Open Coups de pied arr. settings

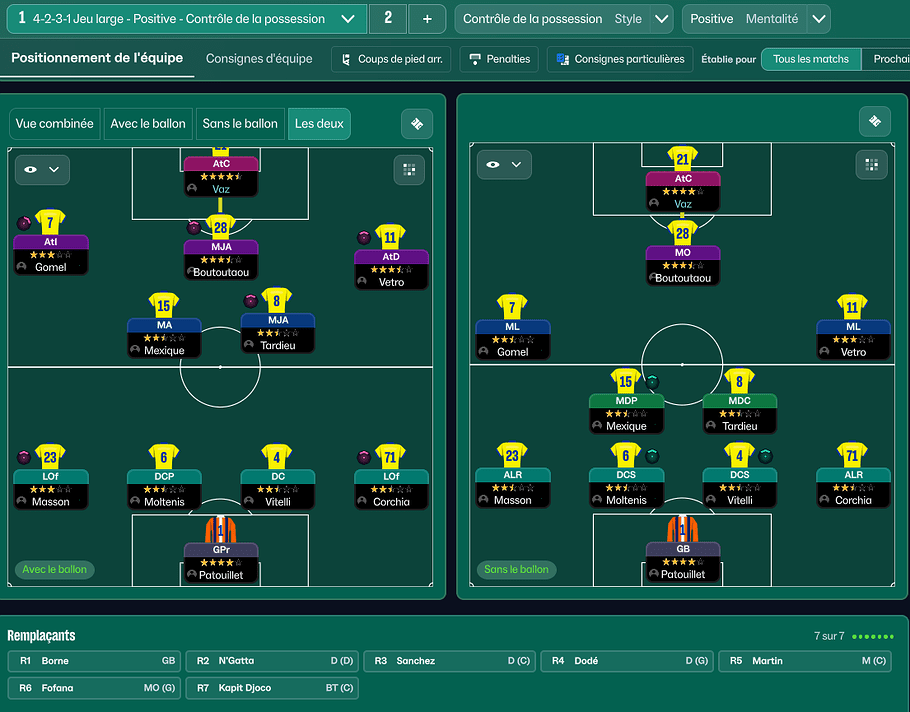point(392,59)
